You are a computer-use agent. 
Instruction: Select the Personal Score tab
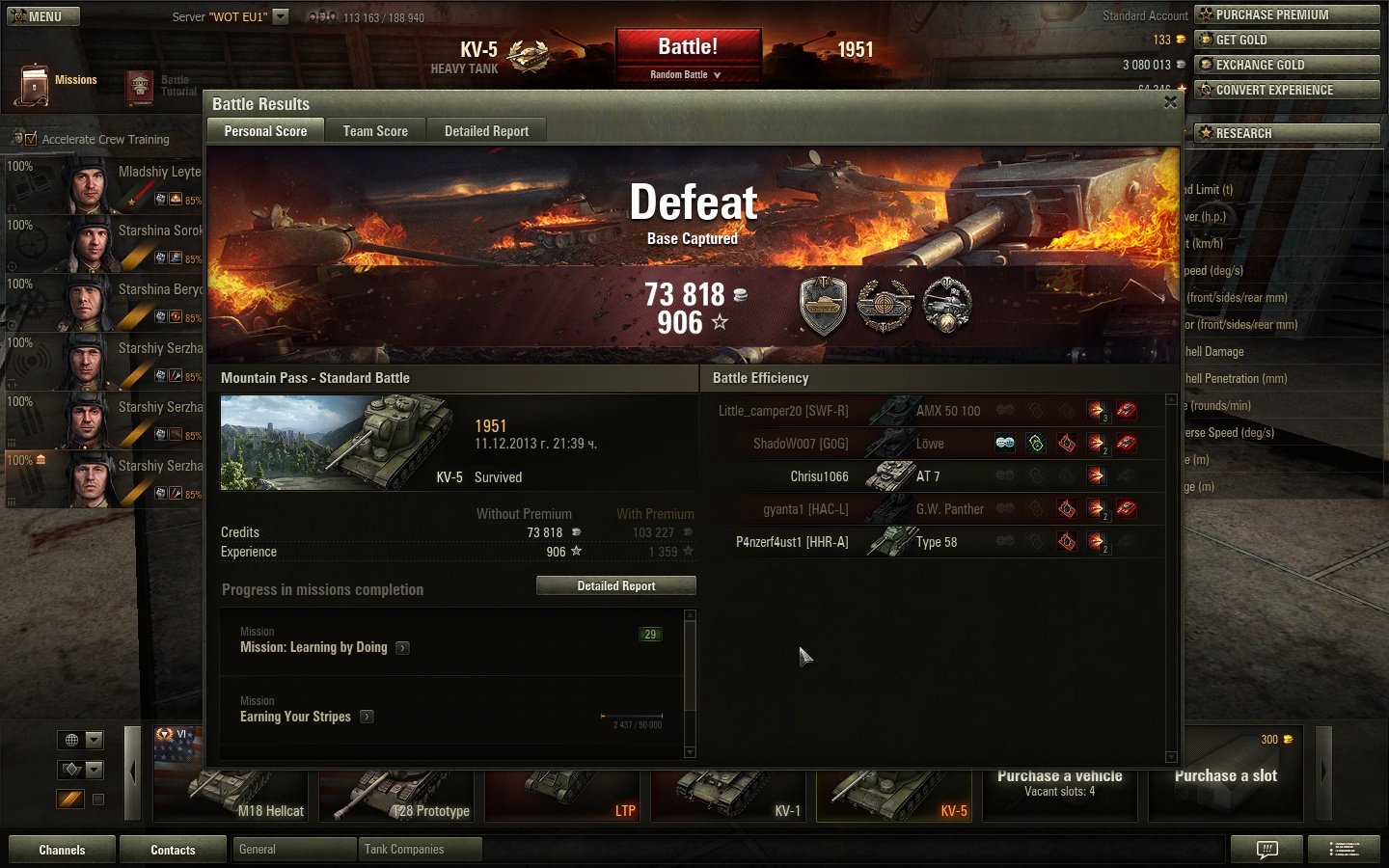(265, 131)
